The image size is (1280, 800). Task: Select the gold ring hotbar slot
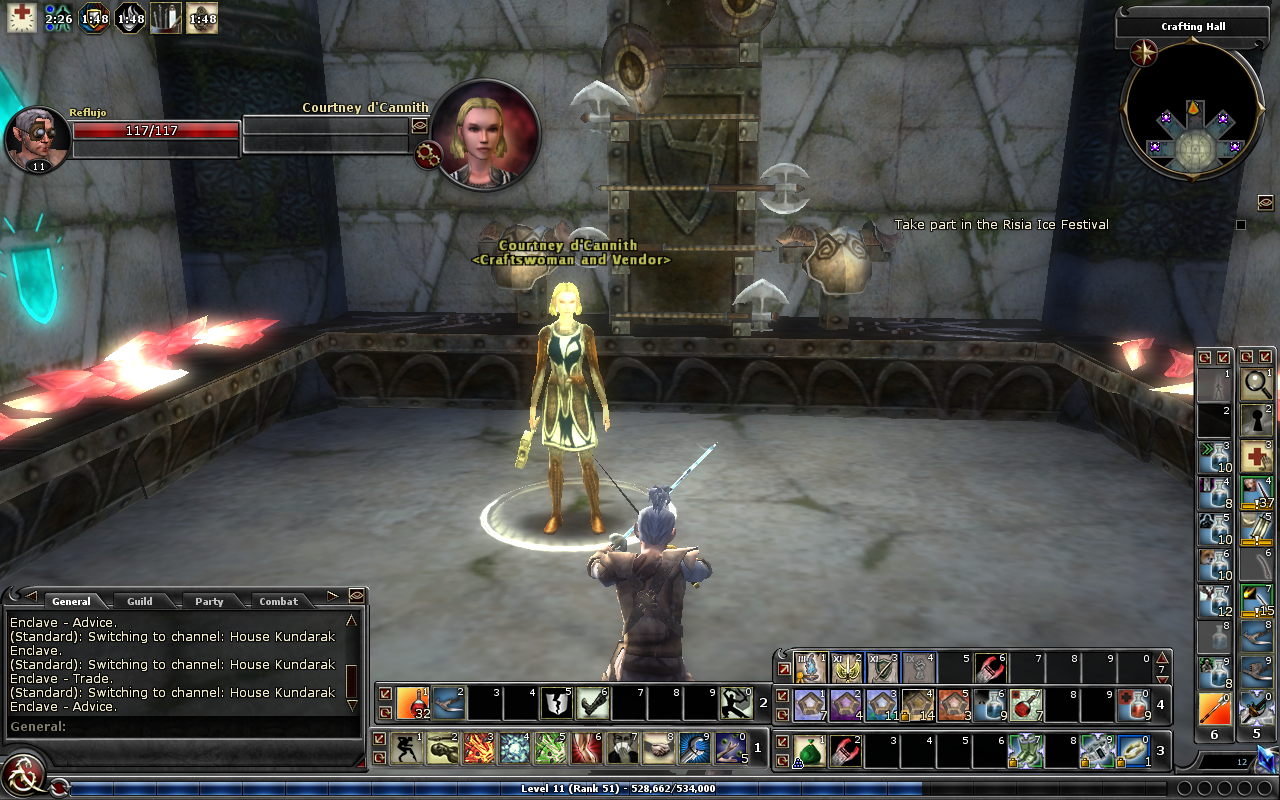pyautogui.click(x=1132, y=749)
